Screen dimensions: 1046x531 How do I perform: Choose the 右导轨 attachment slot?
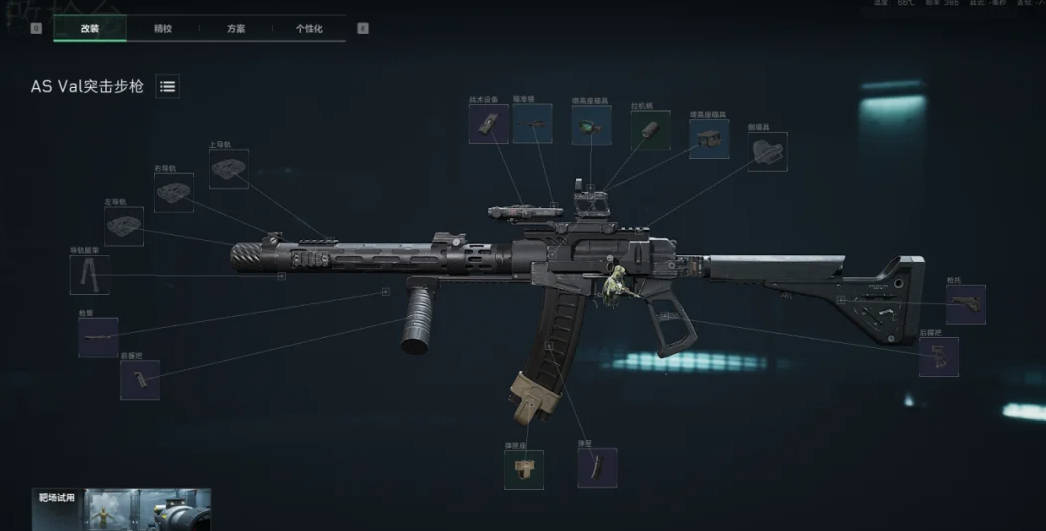coord(174,192)
